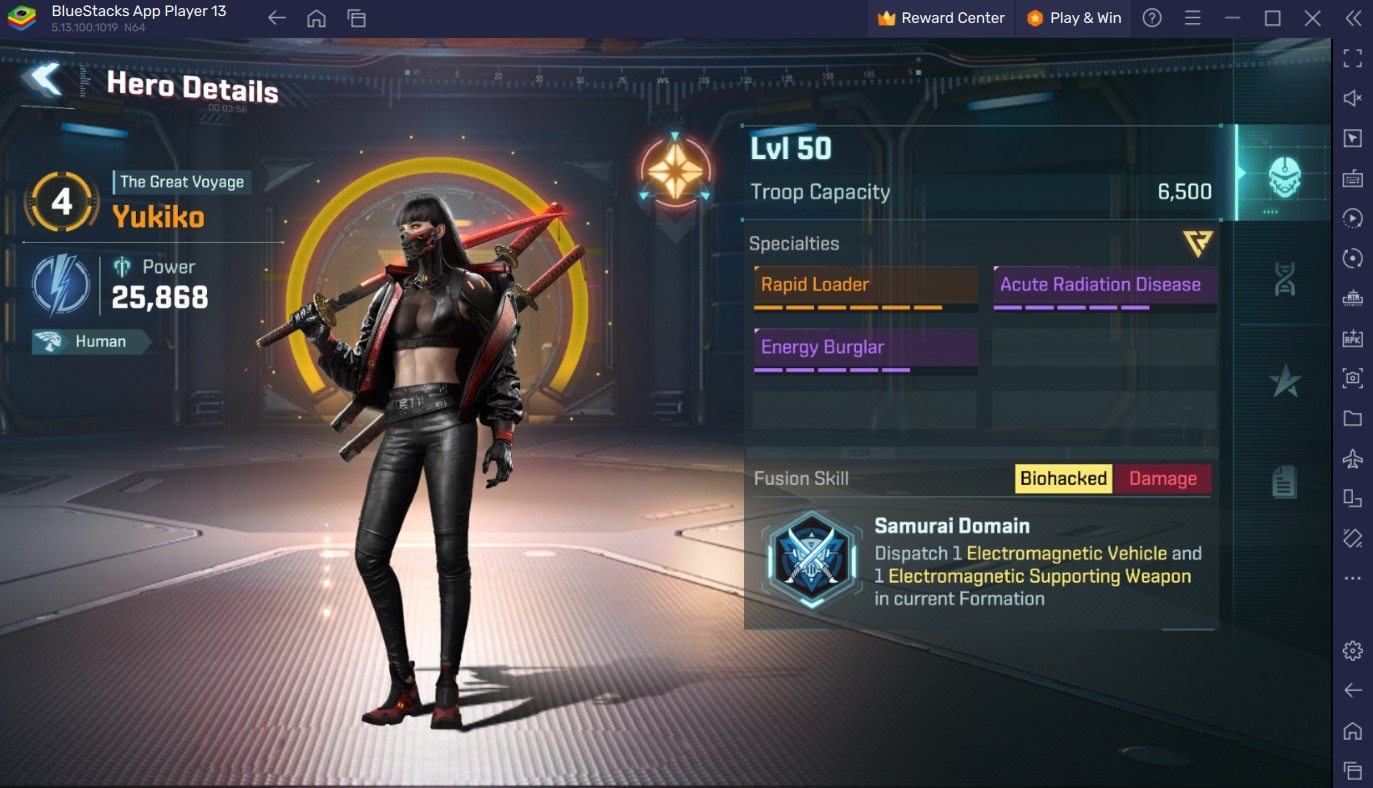The width and height of the screenshot is (1373, 788).
Task: Click the hero rank 4 badge
Action: 62,202
